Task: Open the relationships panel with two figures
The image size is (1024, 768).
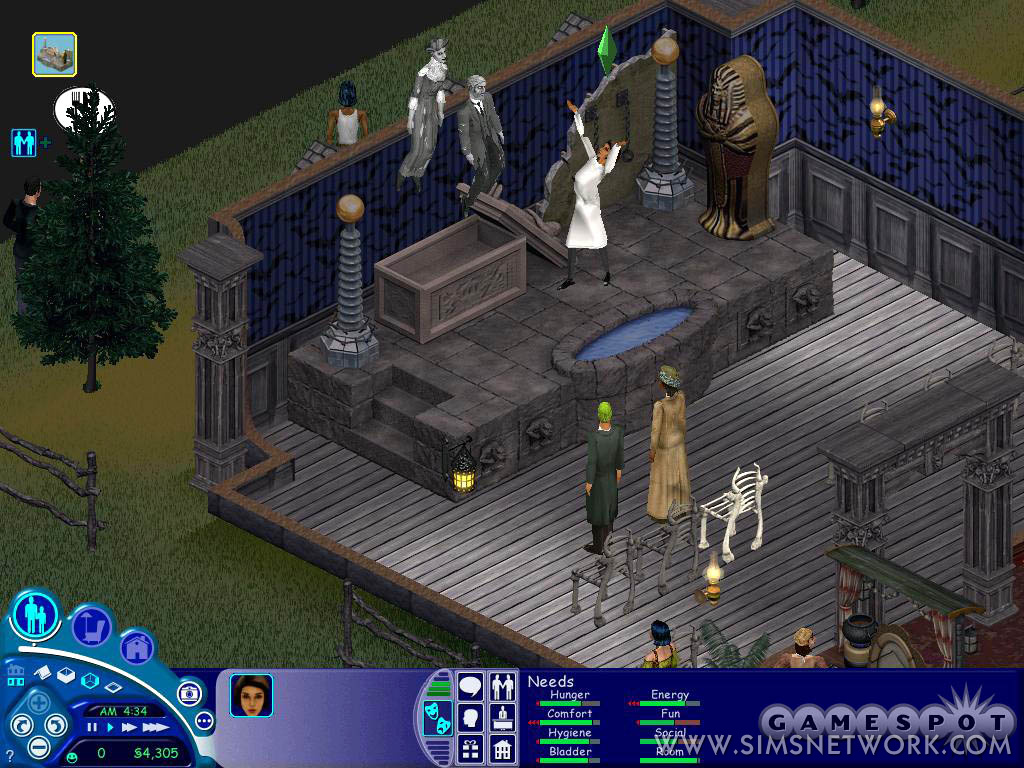Action: (502, 687)
